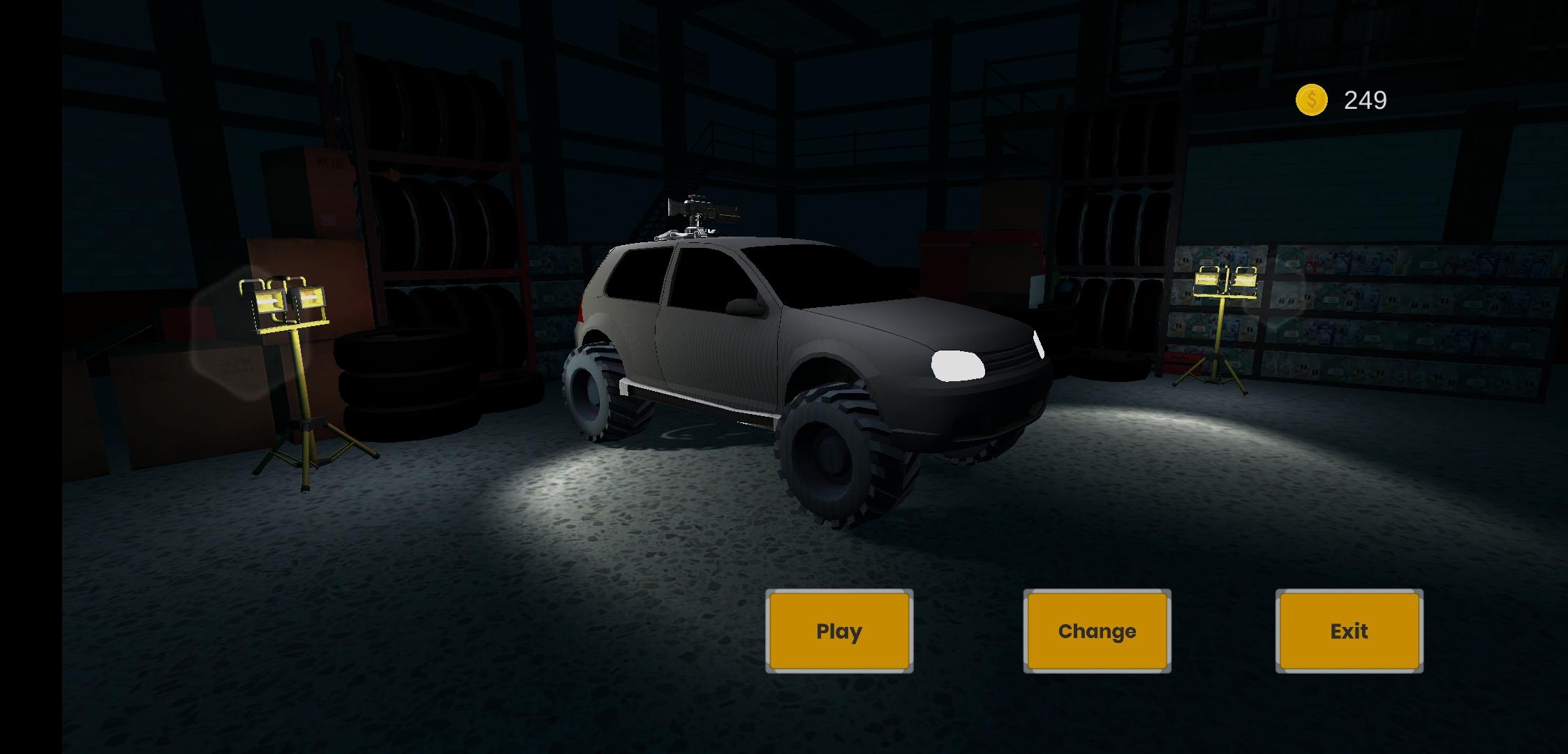
Task: Click the Exit button
Action: click(1349, 632)
